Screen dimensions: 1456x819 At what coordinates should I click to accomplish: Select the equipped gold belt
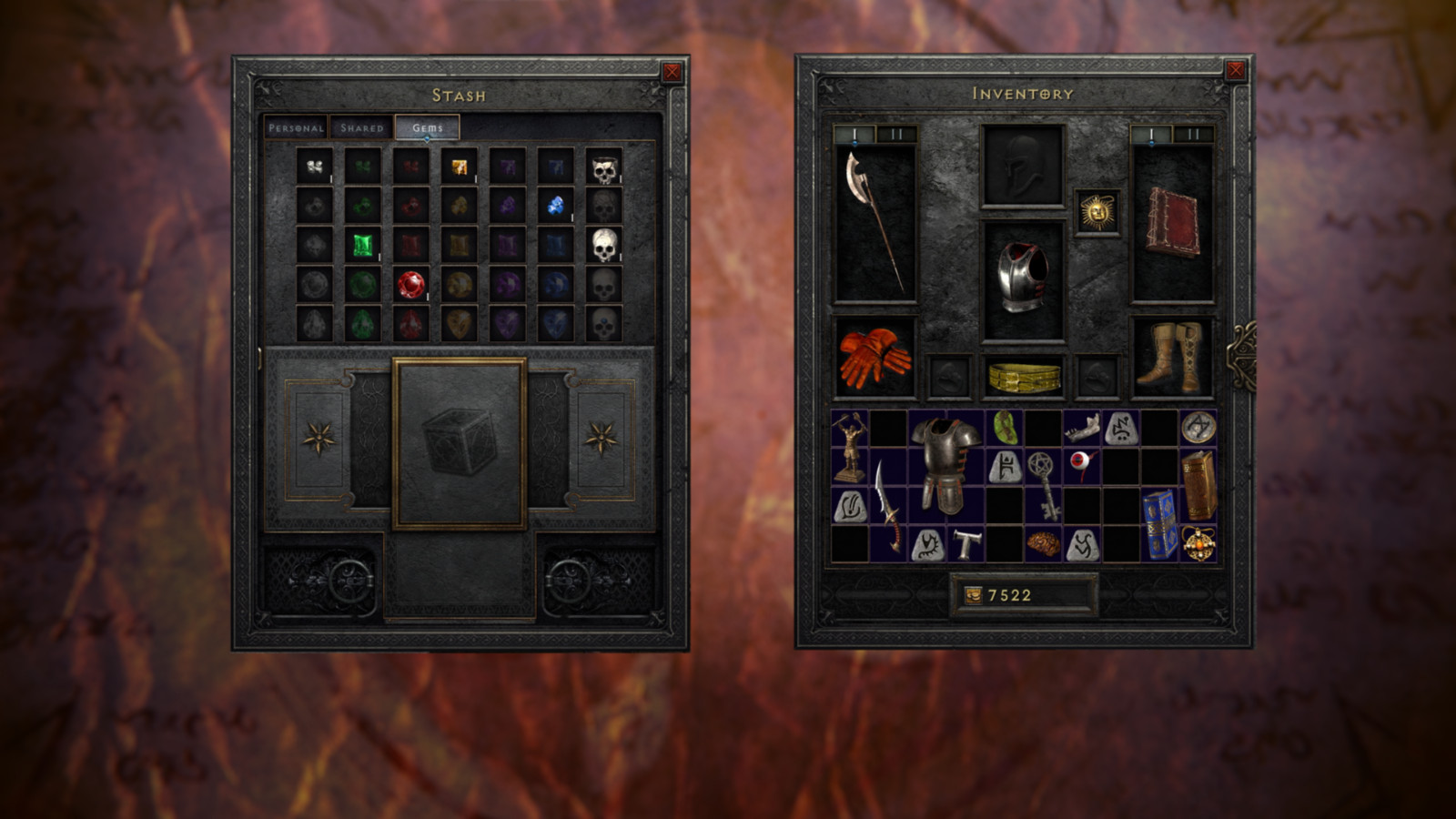click(1024, 377)
